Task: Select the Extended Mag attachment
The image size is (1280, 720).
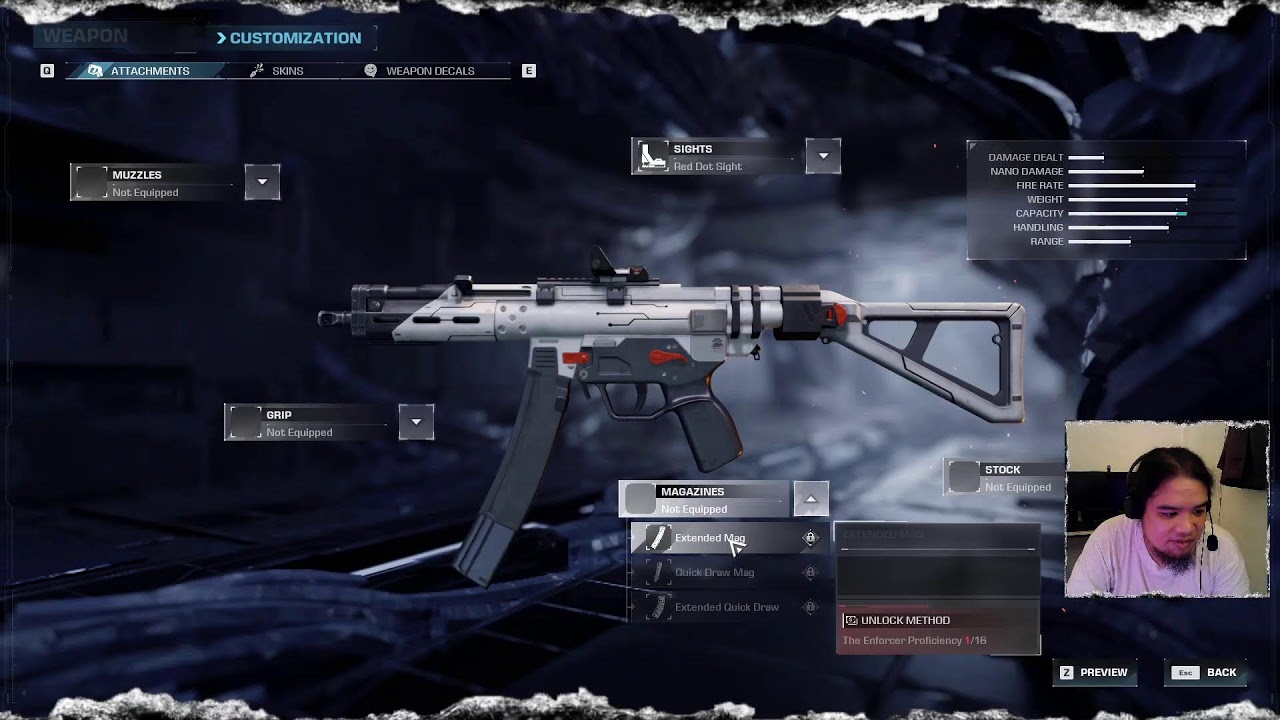Action: click(710, 538)
